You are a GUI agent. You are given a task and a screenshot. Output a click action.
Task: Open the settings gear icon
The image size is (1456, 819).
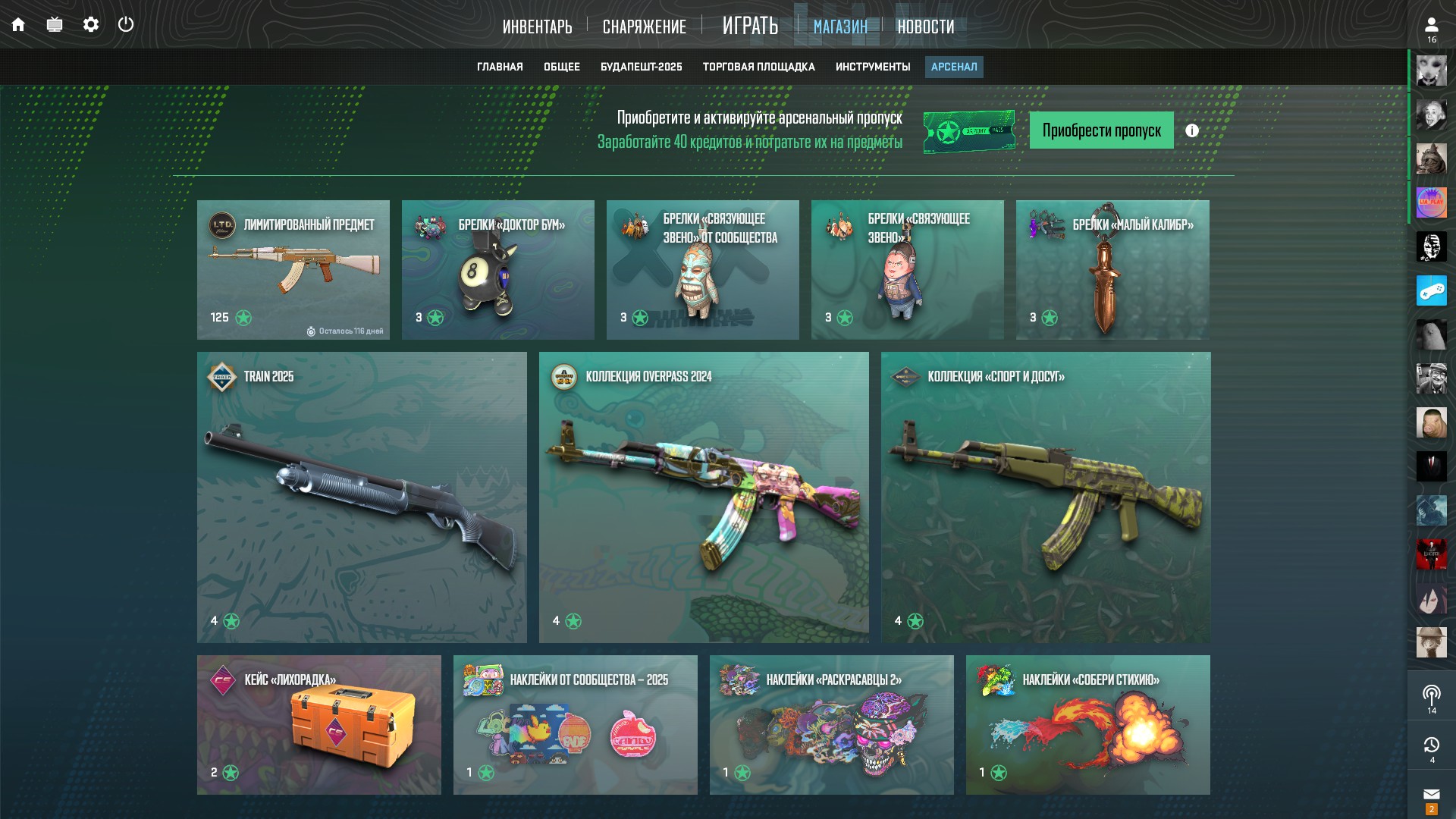[91, 24]
